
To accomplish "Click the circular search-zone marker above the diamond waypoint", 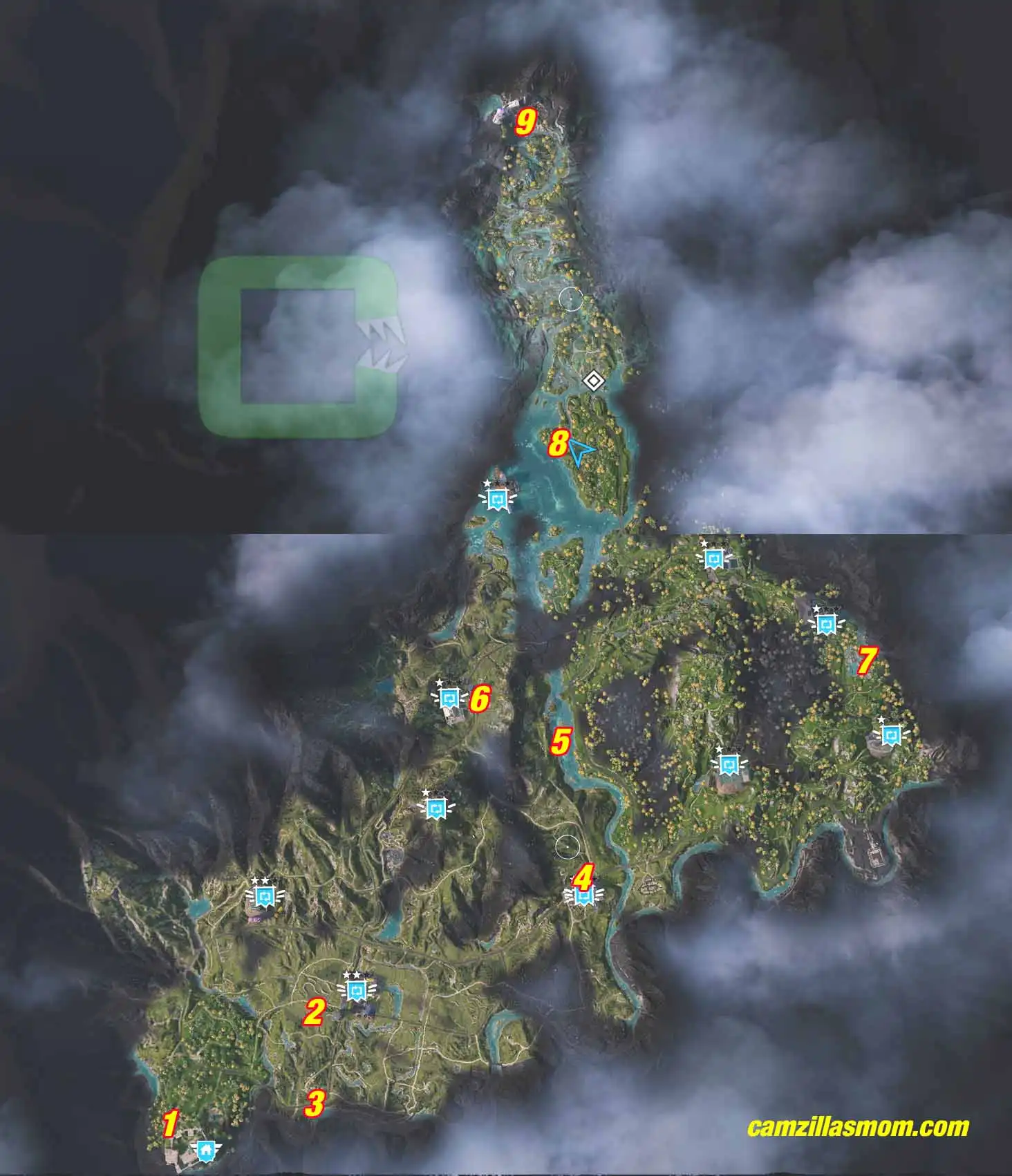I will (x=571, y=298).
